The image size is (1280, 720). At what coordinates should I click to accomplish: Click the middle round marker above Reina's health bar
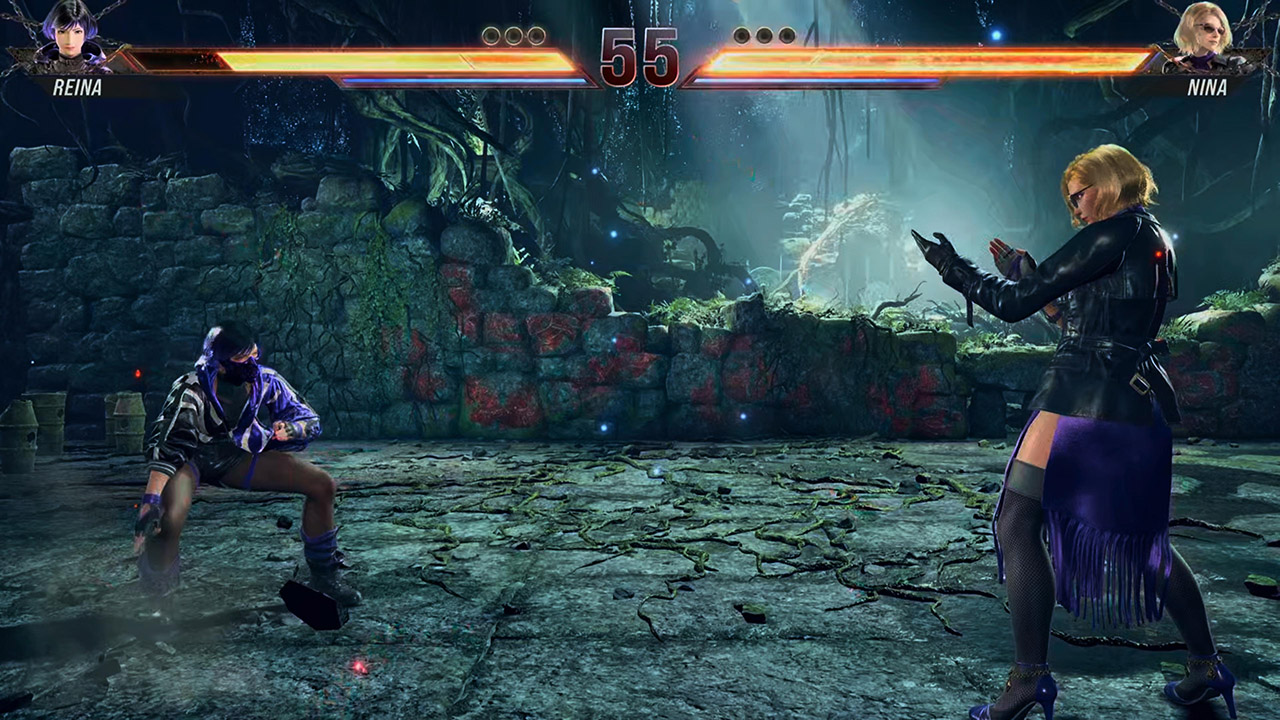point(511,34)
